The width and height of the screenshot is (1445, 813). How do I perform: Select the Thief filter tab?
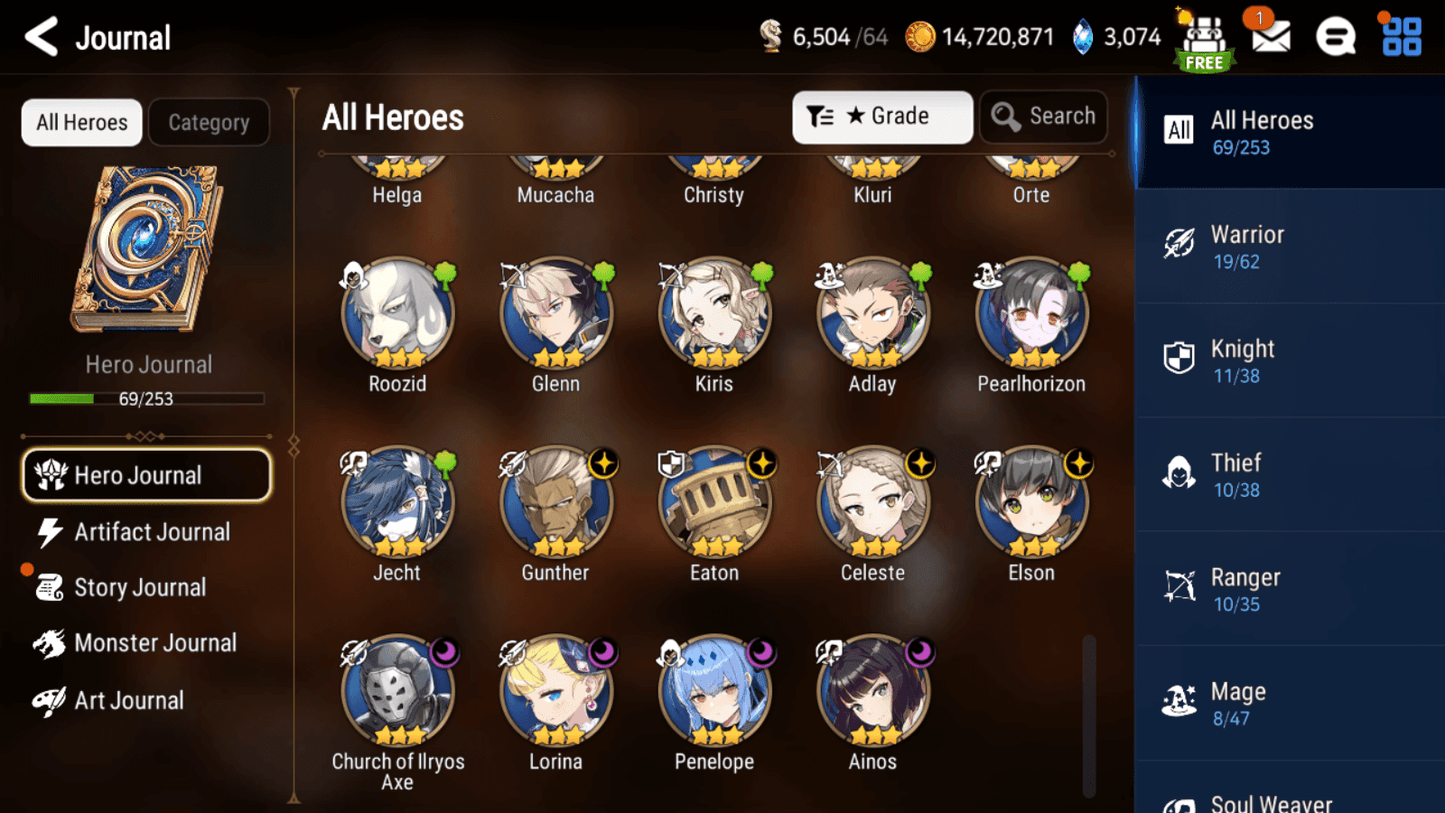tap(1289, 473)
